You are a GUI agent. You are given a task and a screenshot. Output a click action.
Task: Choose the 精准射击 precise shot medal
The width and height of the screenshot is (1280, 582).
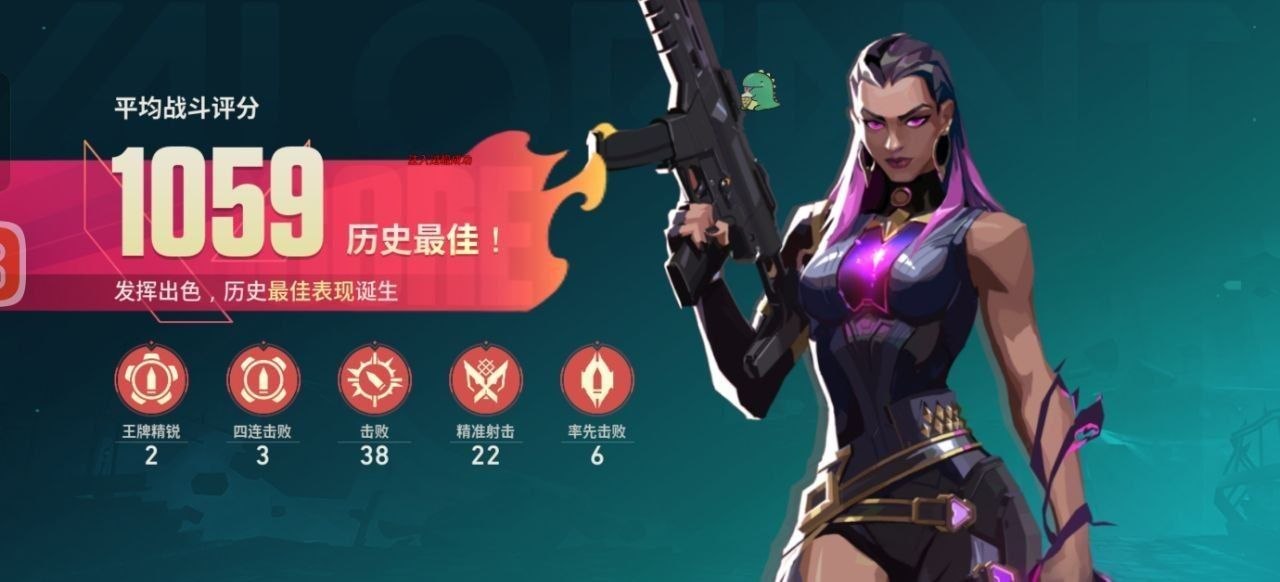(x=485, y=379)
